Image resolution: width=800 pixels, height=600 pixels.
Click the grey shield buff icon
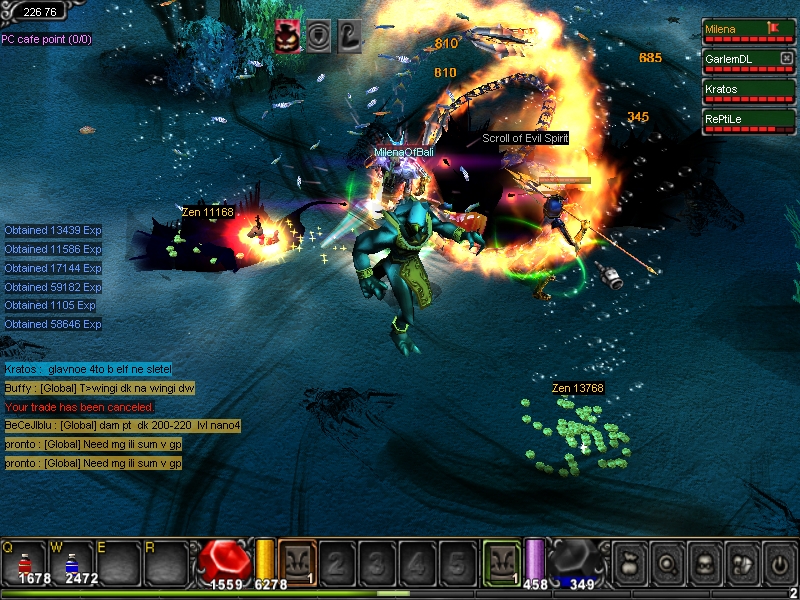click(x=319, y=35)
